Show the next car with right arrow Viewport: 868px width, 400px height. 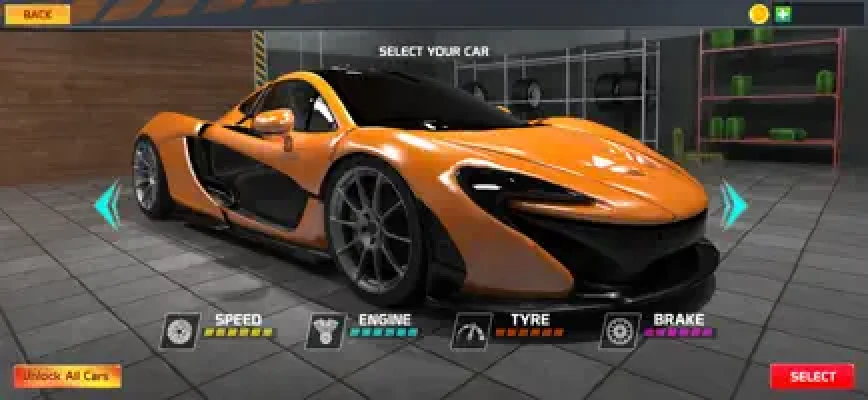[734, 205]
